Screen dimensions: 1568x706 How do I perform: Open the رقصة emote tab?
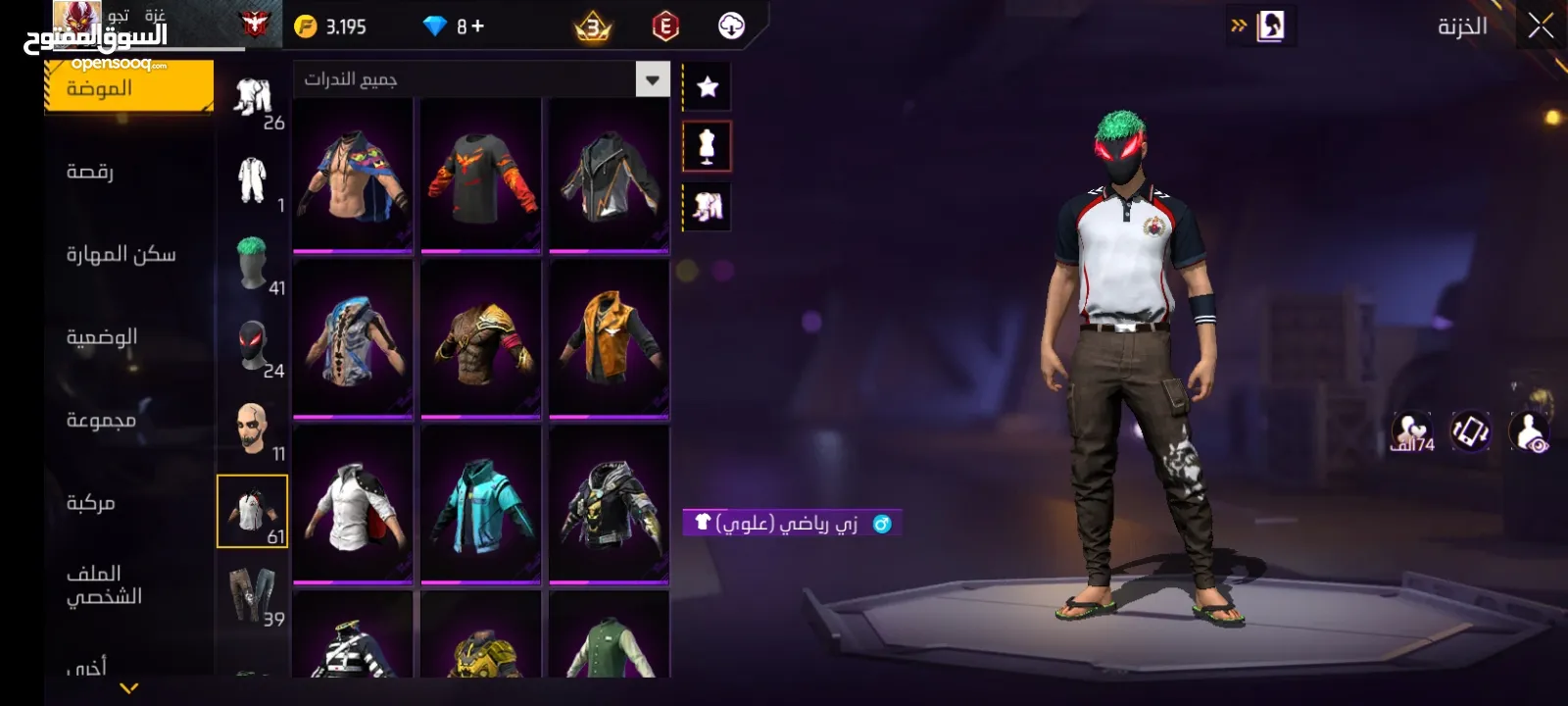(x=90, y=172)
